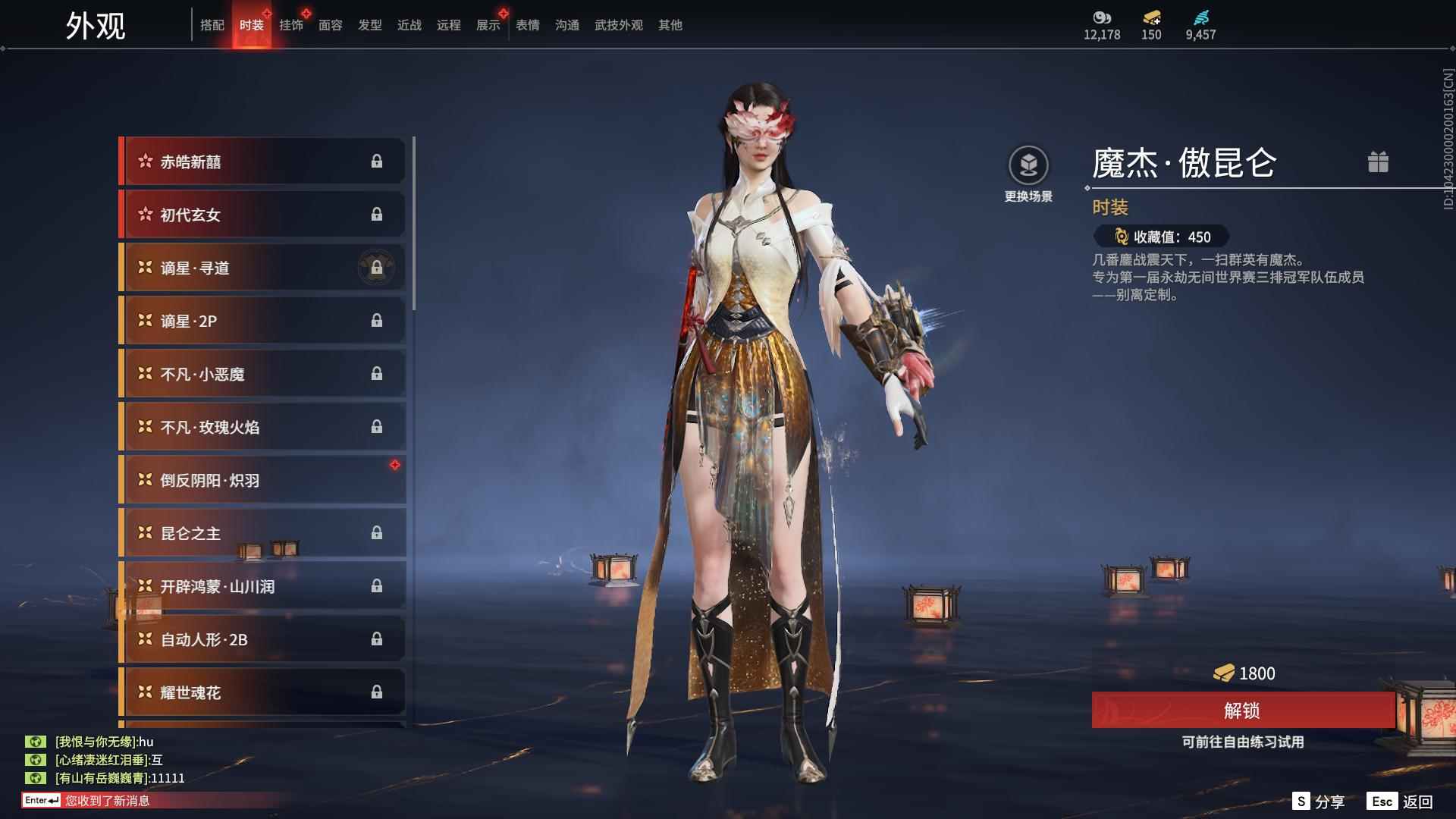This screenshot has height=819, width=1456.
Task: Choose the 倒反阴阳·炽羽 outfit
Action: (262, 480)
